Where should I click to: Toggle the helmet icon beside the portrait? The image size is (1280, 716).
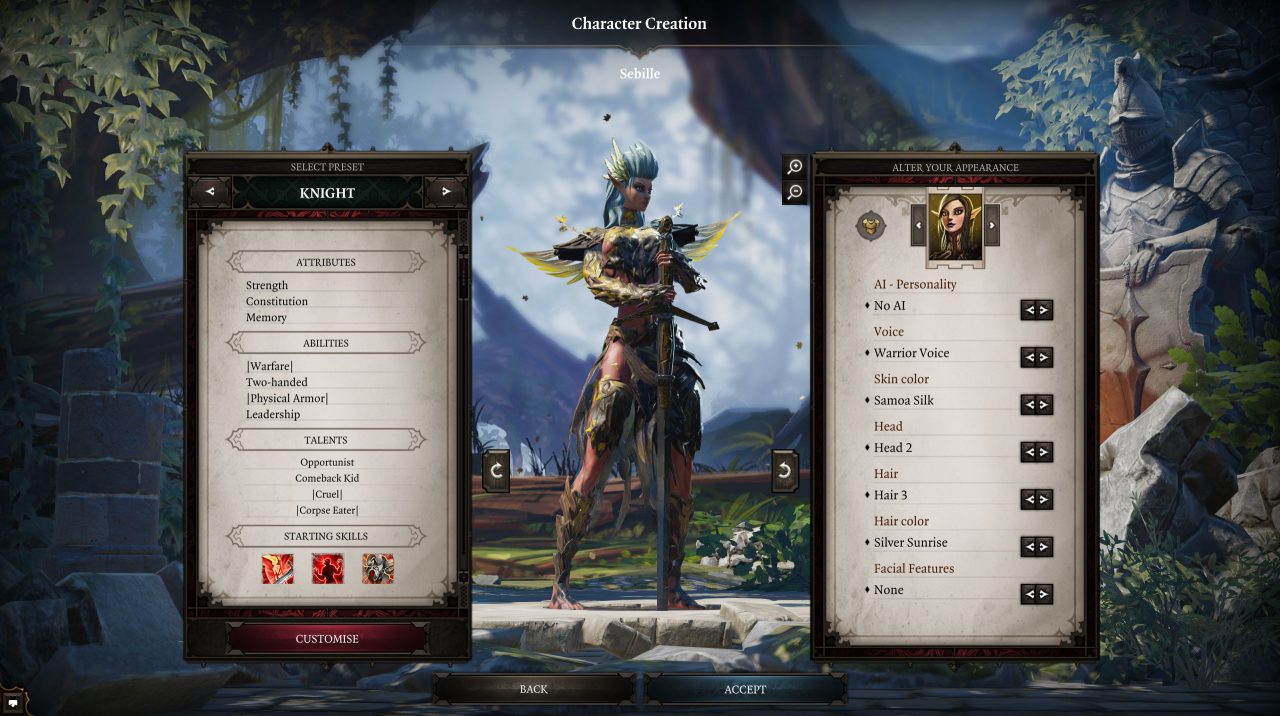click(870, 226)
